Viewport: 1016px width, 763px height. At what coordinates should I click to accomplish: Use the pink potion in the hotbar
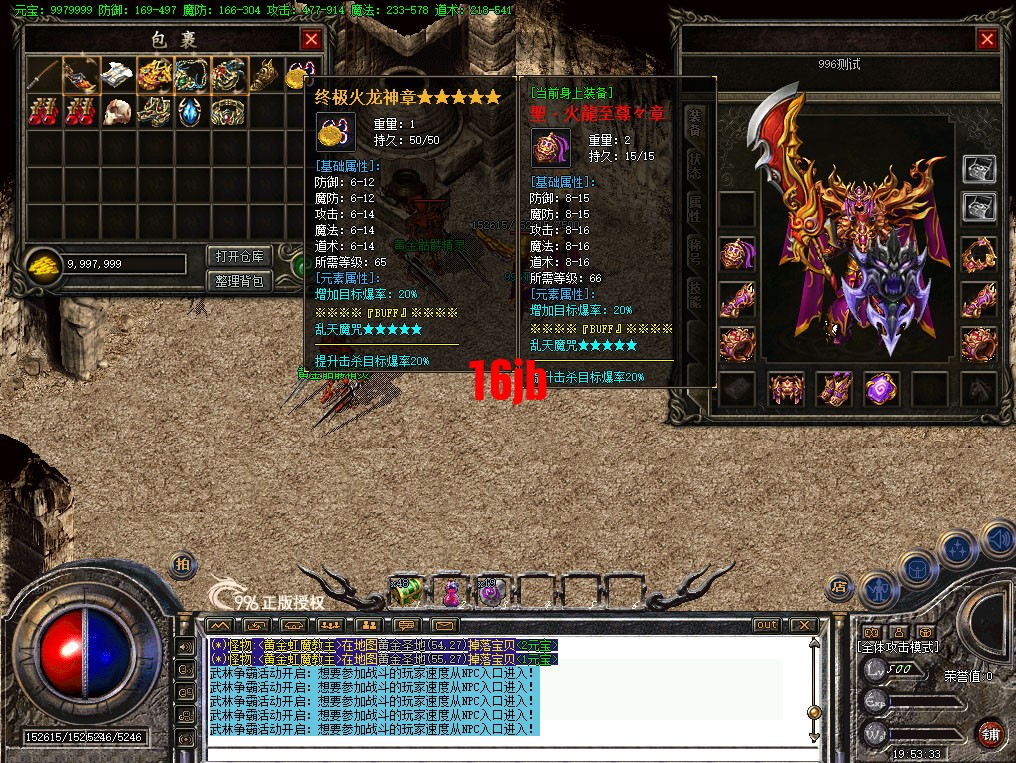451,593
